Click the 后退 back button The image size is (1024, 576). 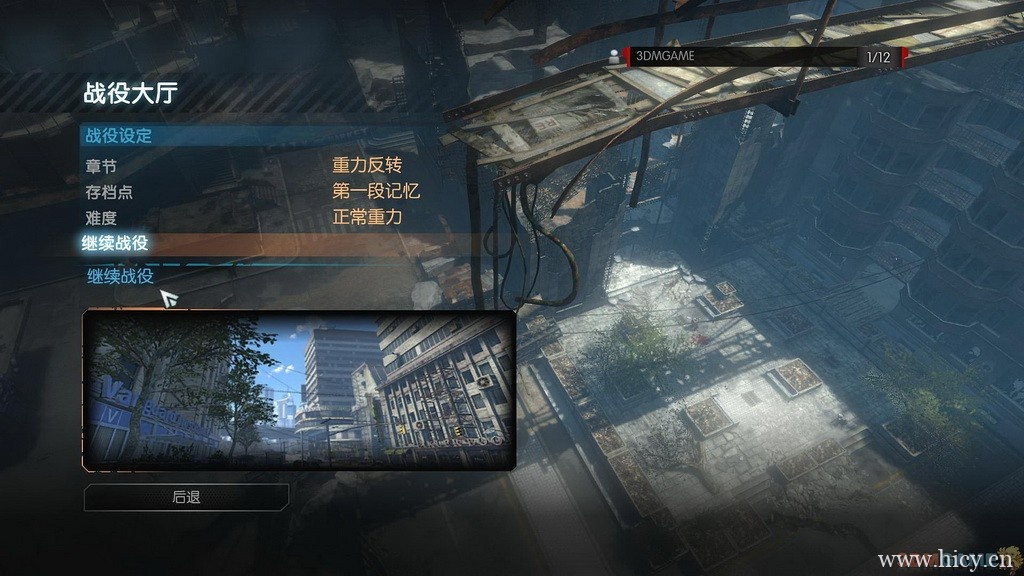tap(186, 496)
